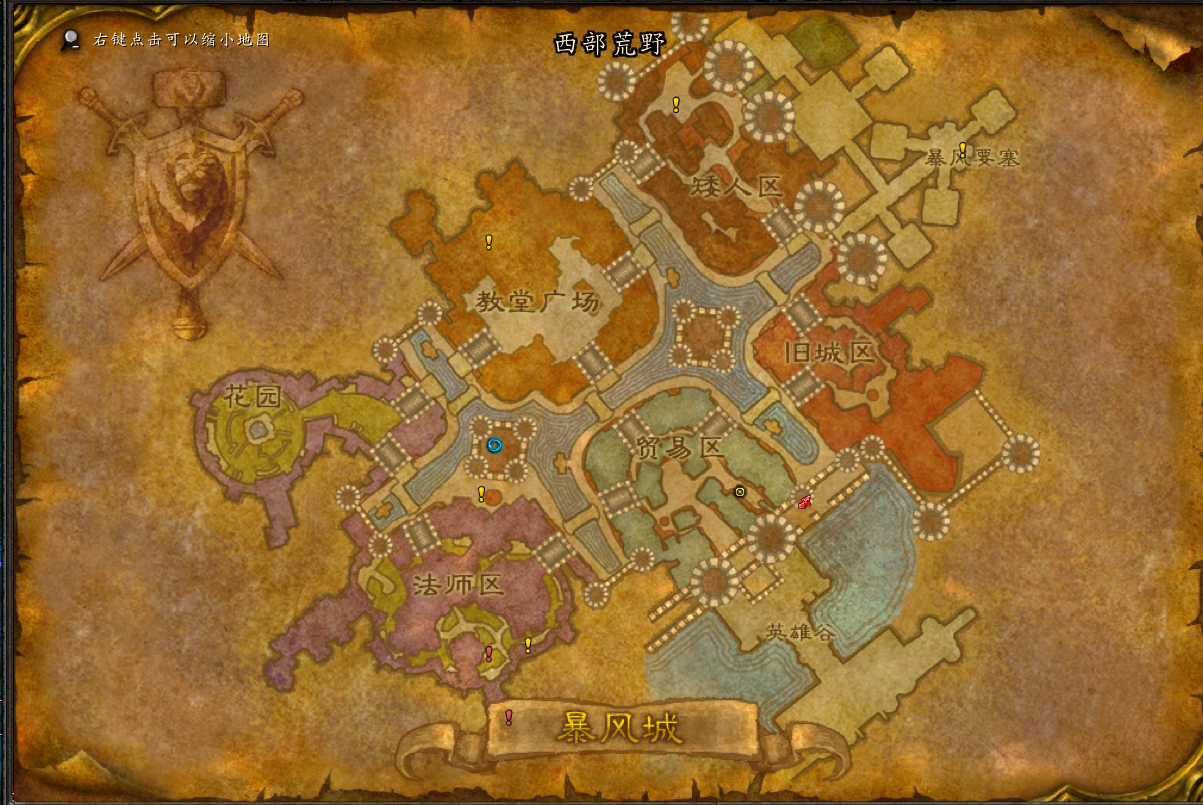
Task: Click the 英雄谷 area label
Action: coord(800,632)
